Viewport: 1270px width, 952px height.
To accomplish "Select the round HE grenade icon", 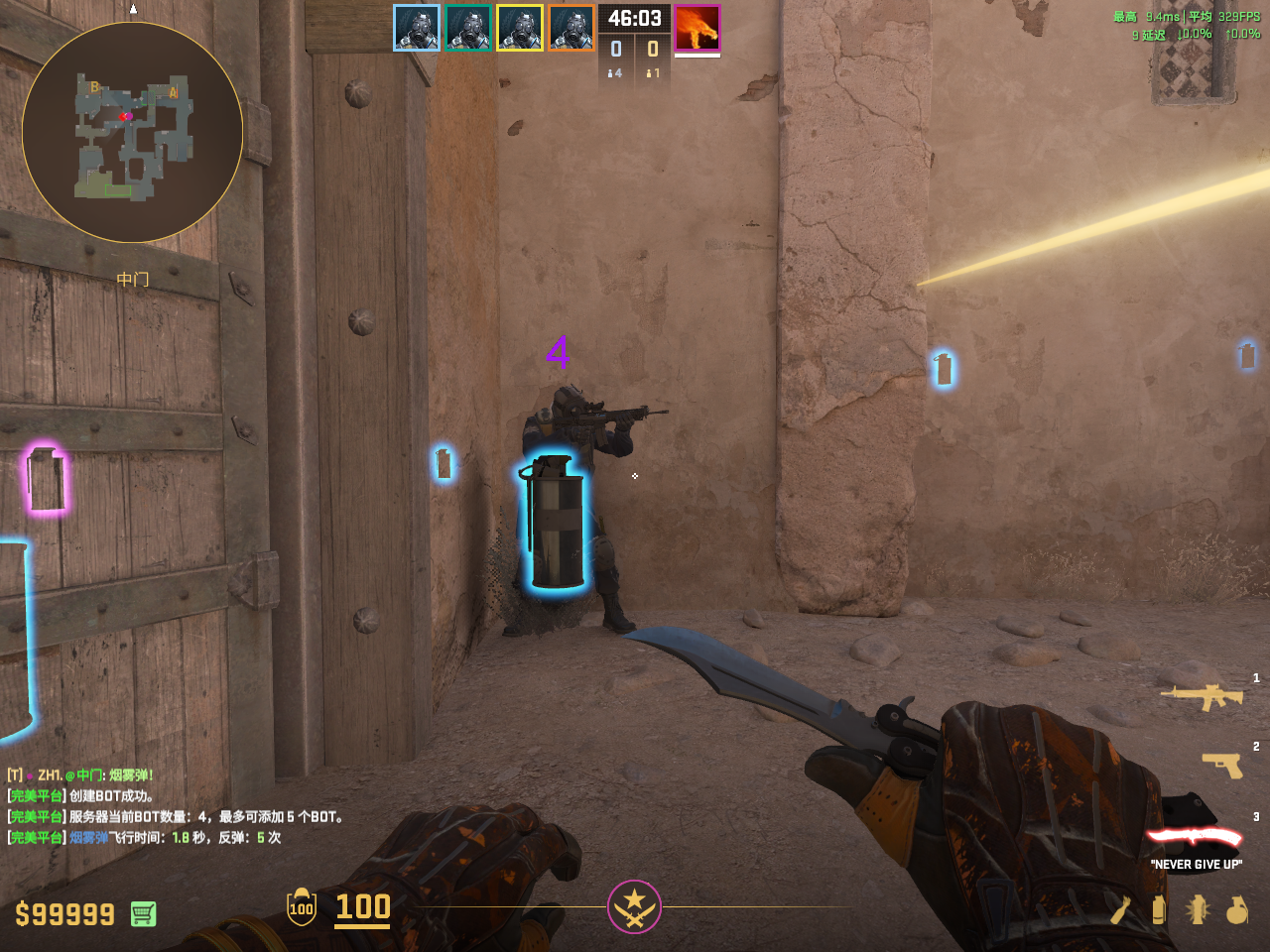I will point(1236,909).
